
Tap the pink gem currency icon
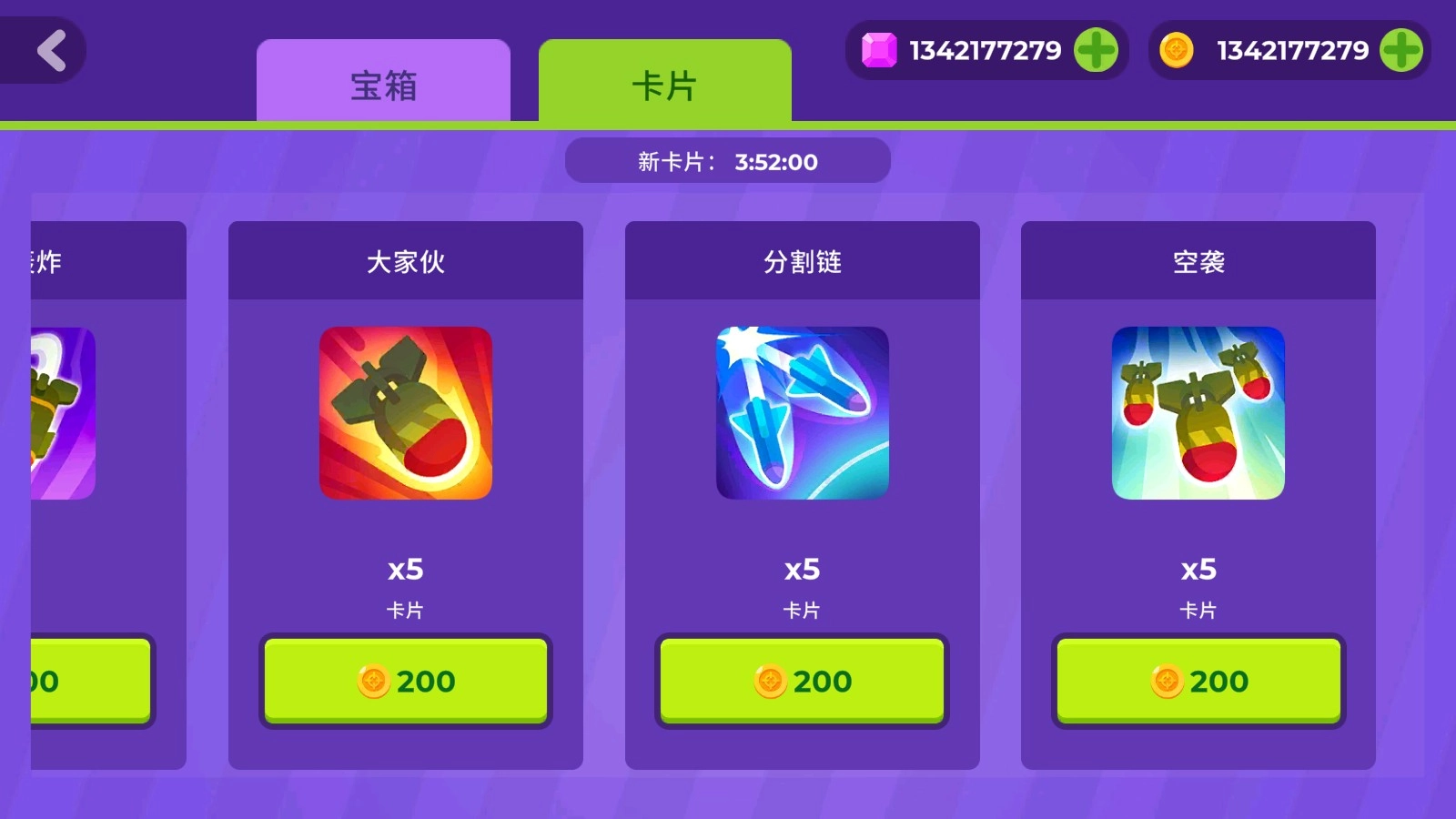[876, 50]
